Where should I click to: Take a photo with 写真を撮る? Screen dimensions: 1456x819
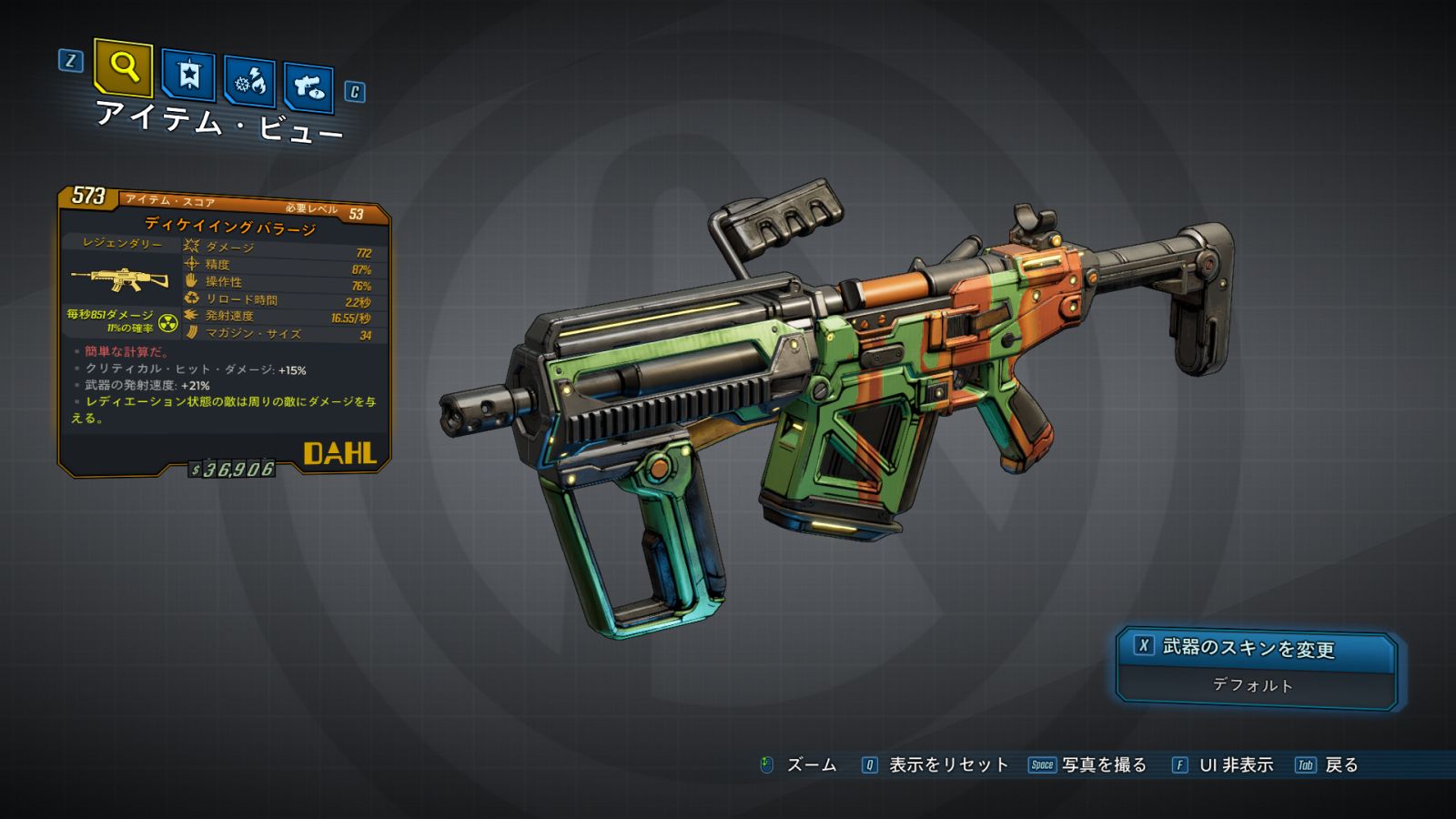(x=1088, y=765)
